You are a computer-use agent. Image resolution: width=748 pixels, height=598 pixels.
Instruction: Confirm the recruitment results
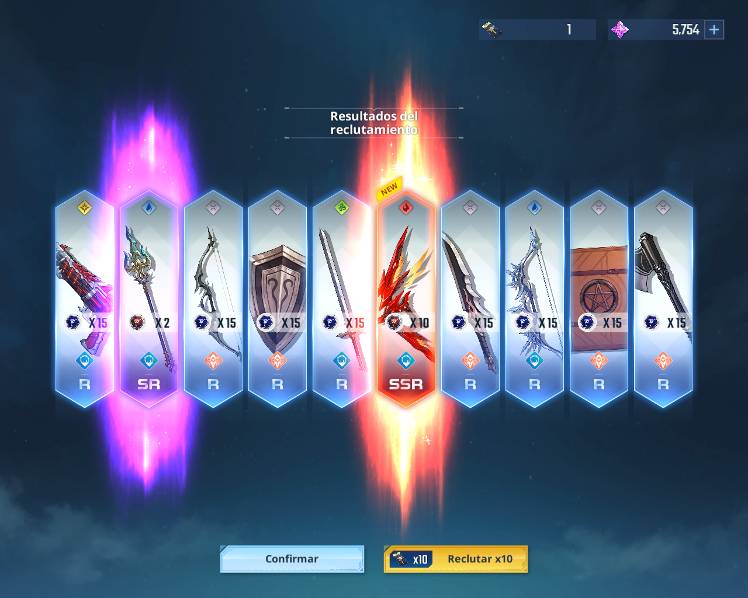[292, 559]
